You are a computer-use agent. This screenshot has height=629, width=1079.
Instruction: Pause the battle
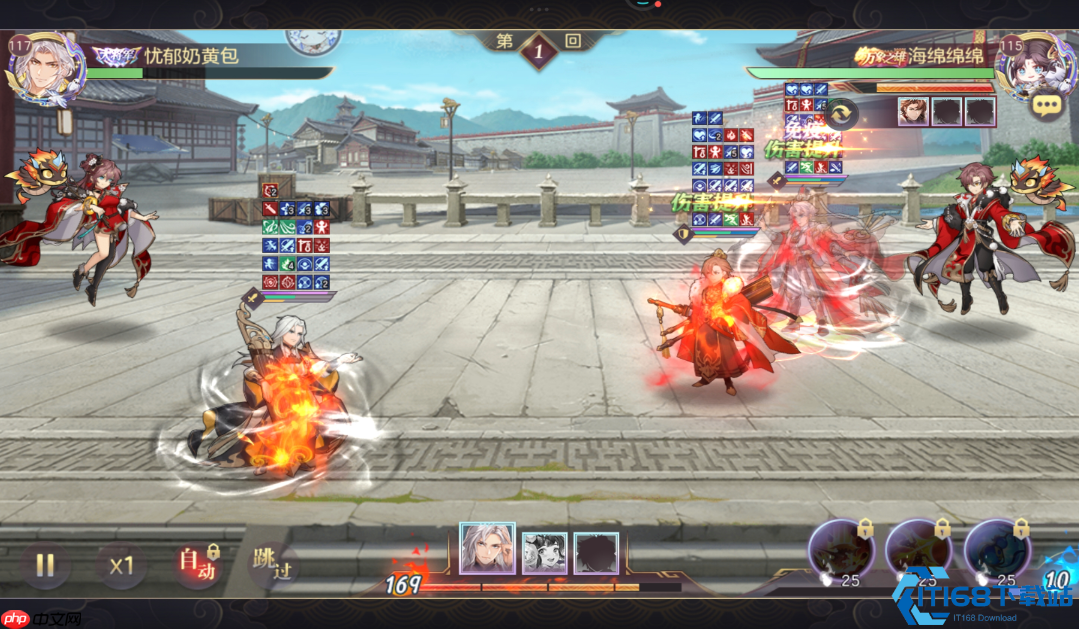tap(45, 565)
